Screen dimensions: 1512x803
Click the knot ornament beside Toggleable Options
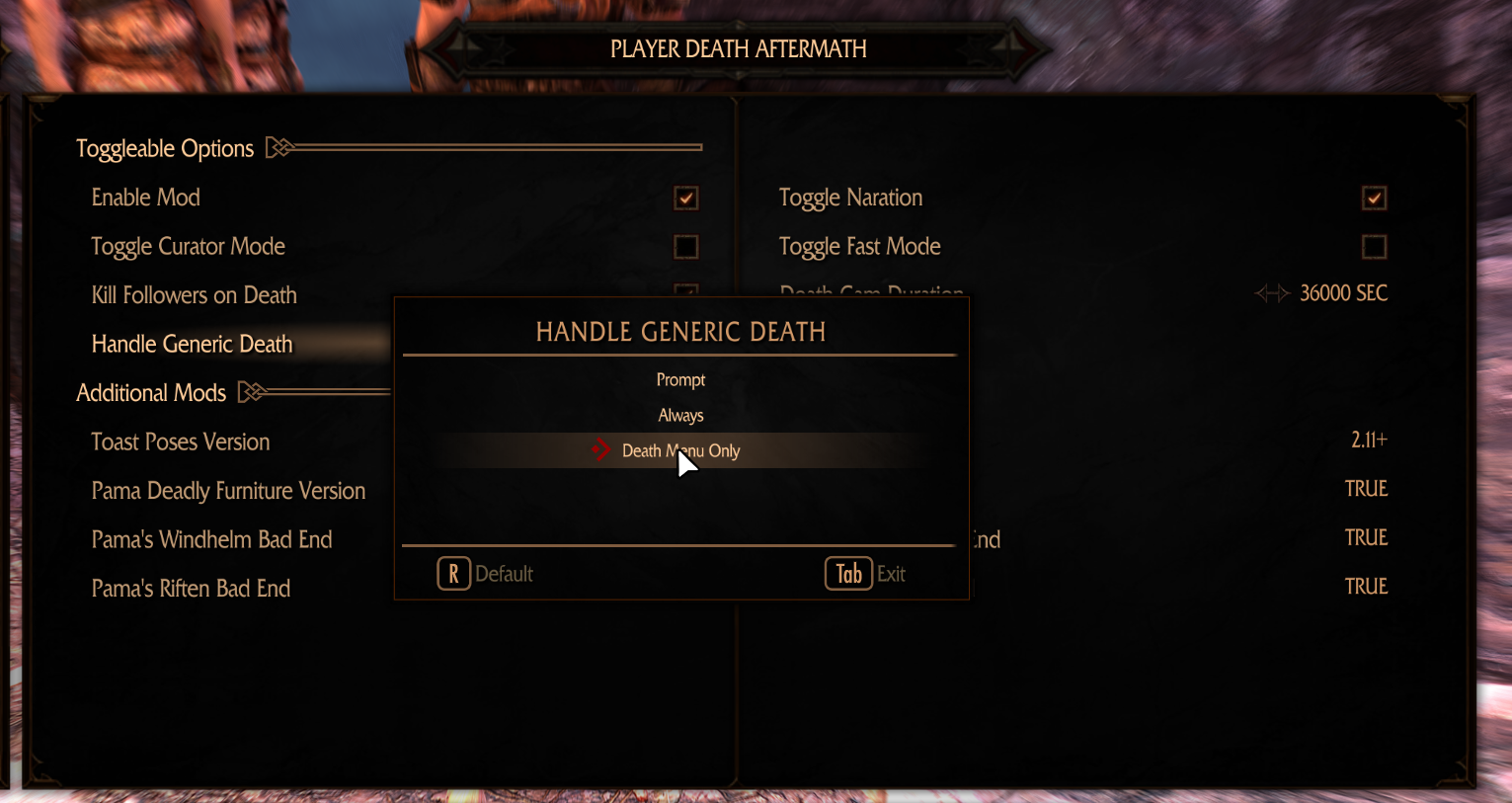tap(279, 146)
